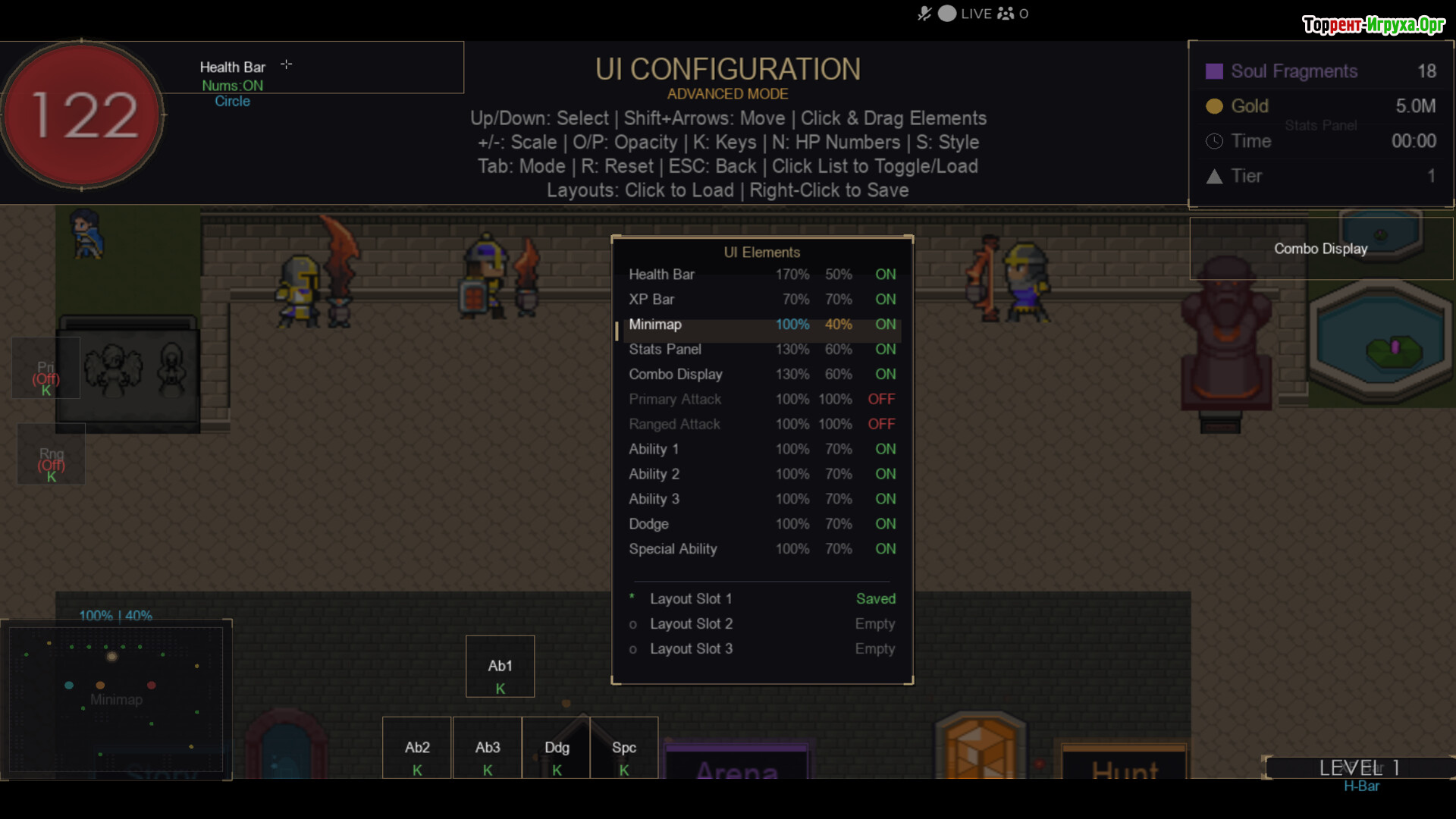Click the empty Layout Slot 2
This screenshot has height=819, width=1456.
[761, 624]
